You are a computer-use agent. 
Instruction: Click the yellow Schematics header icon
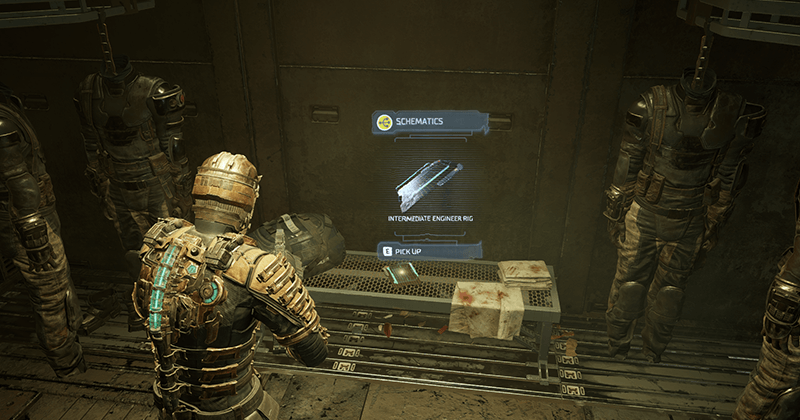pyautogui.click(x=383, y=122)
